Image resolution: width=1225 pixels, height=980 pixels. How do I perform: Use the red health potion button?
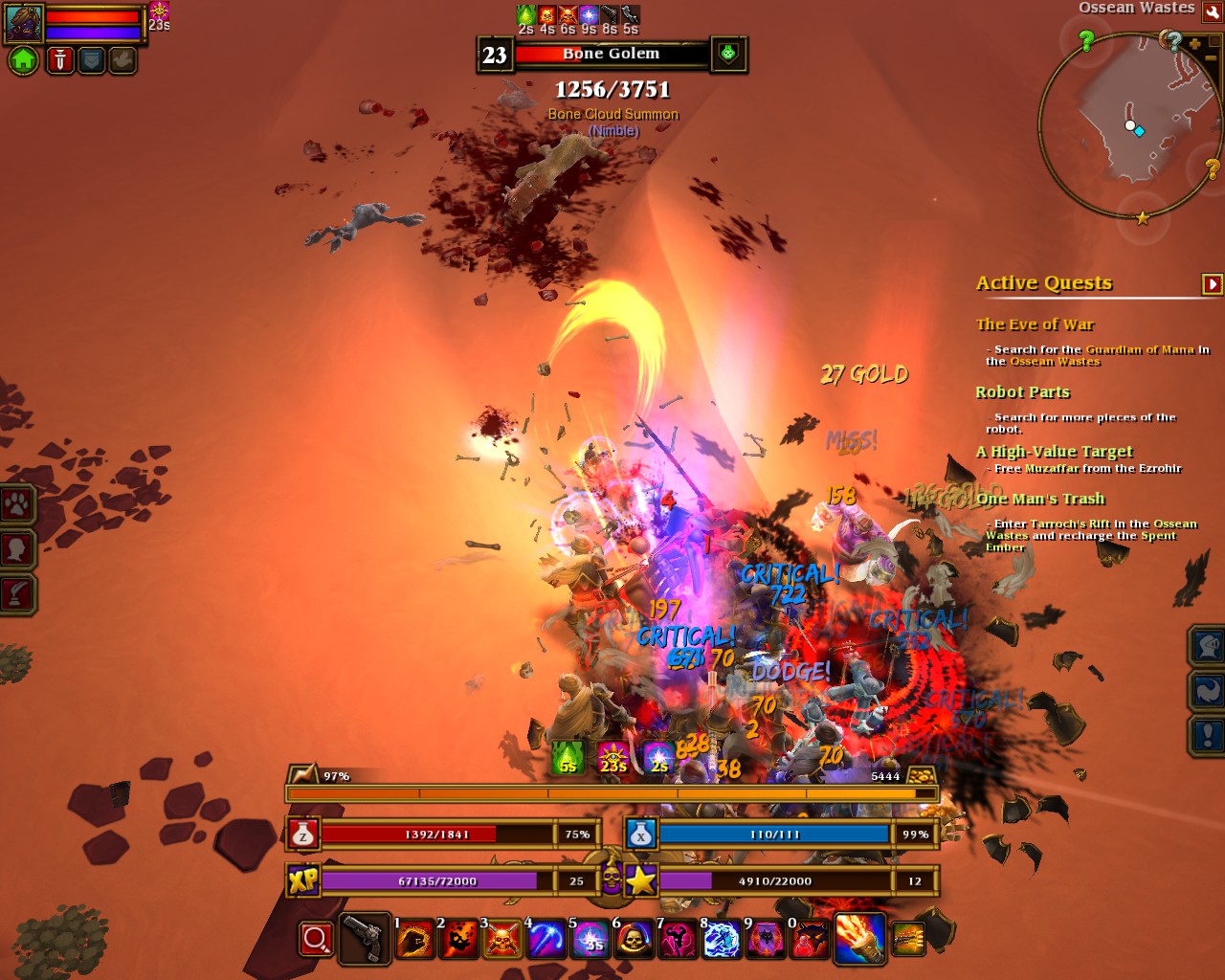(303, 835)
